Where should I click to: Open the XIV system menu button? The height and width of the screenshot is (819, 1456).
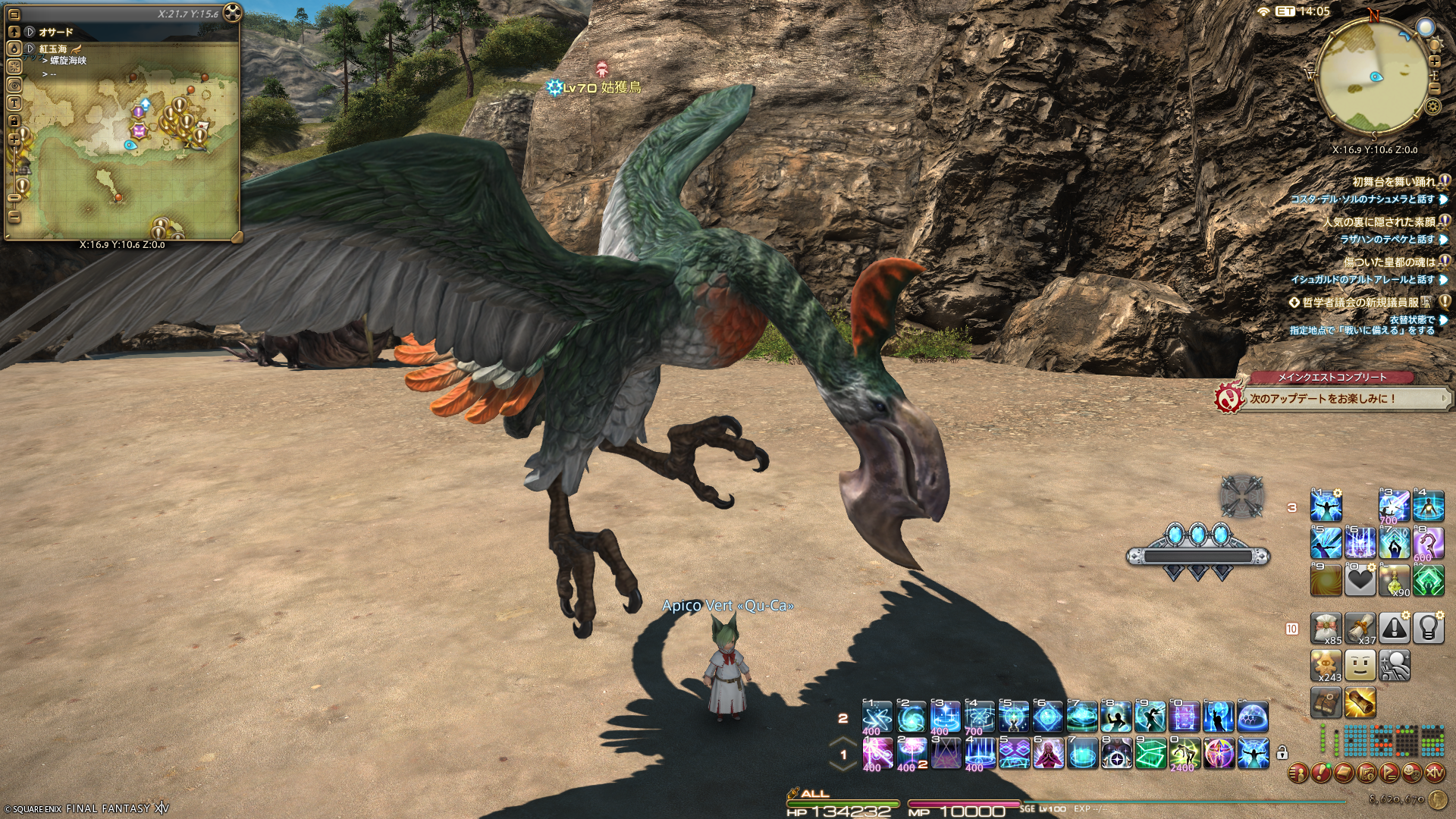1436,773
